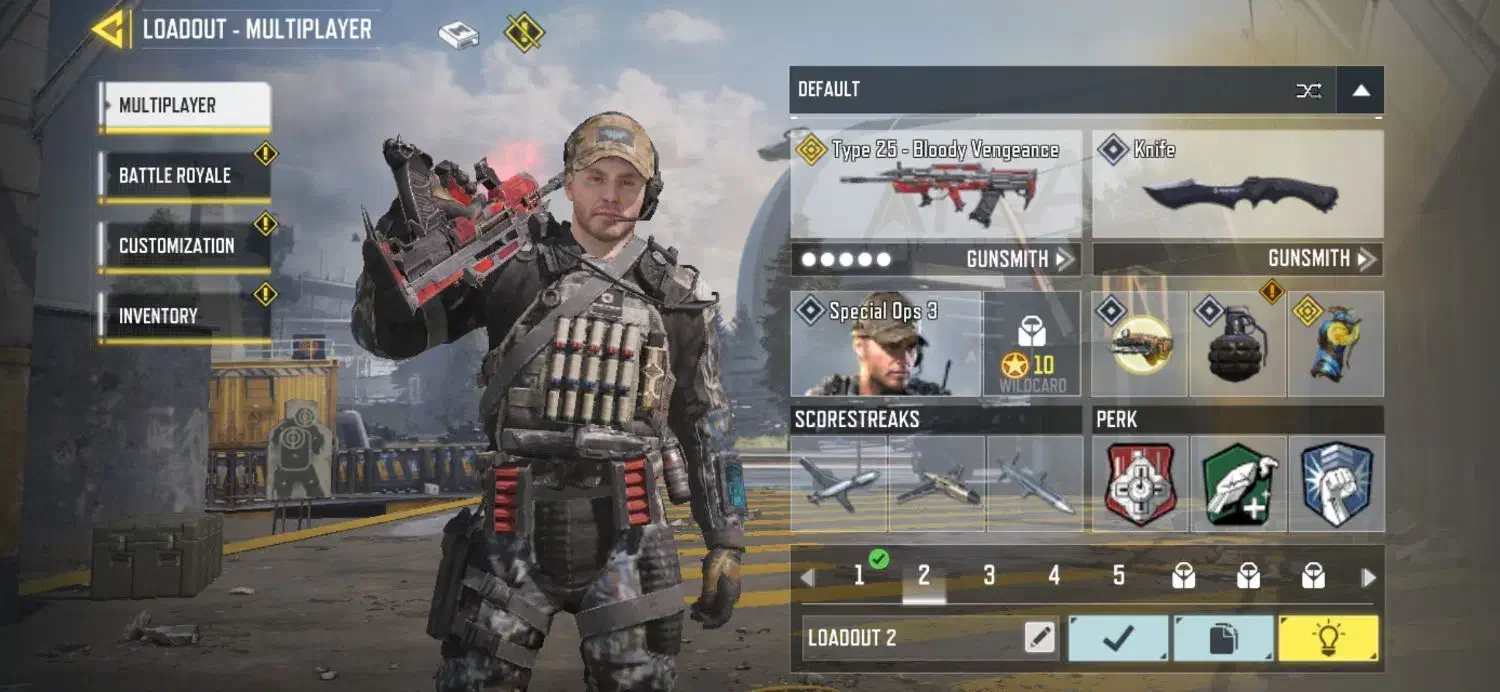Switch to the Battle Royale tab
Image resolution: width=1500 pixels, height=692 pixels.
[x=184, y=176]
